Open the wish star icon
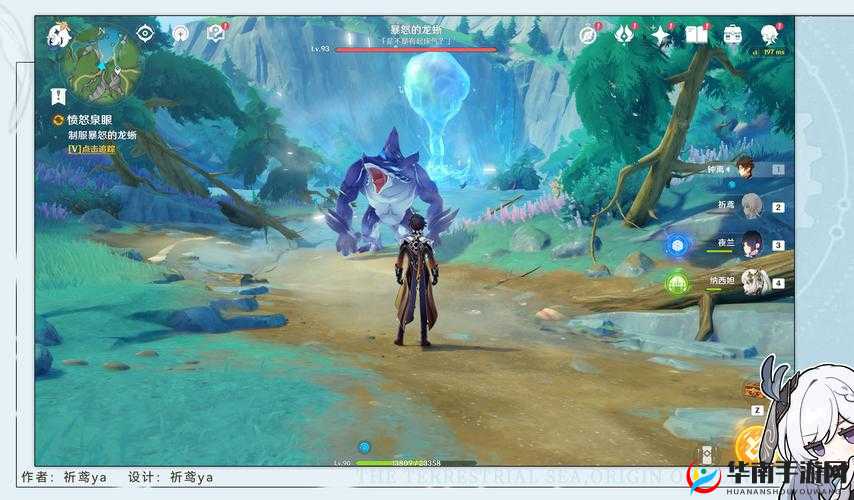Image resolution: width=854 pixels, height=500 pixels. click(x=660, y=35)
